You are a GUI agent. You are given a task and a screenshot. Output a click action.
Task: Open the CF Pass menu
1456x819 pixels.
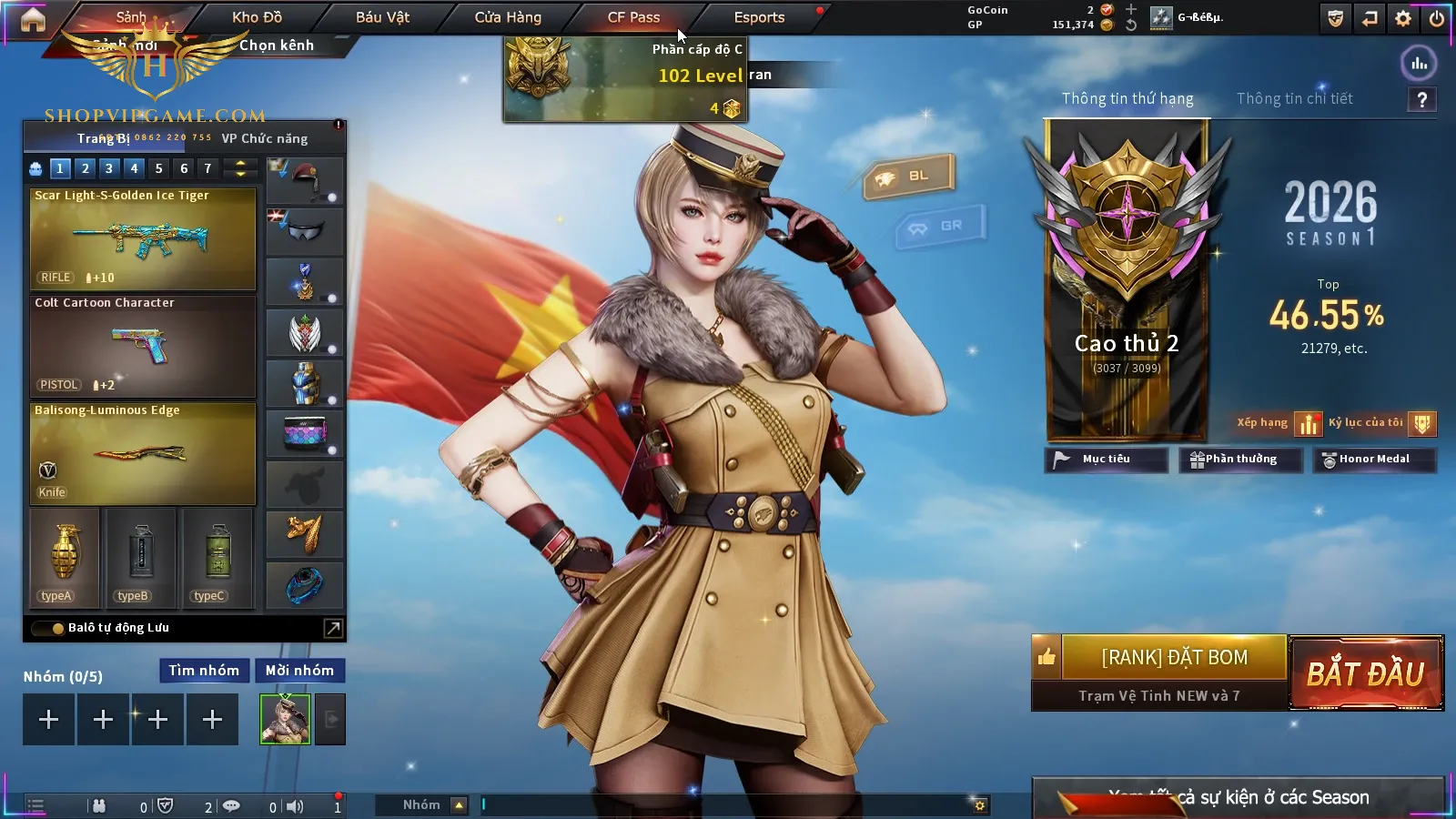pos(633,17)
